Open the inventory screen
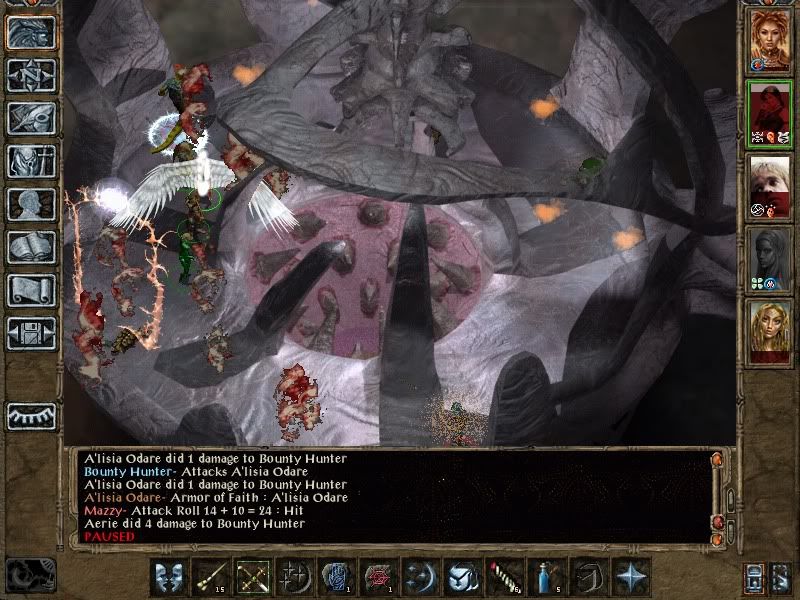 click(31, 161)
